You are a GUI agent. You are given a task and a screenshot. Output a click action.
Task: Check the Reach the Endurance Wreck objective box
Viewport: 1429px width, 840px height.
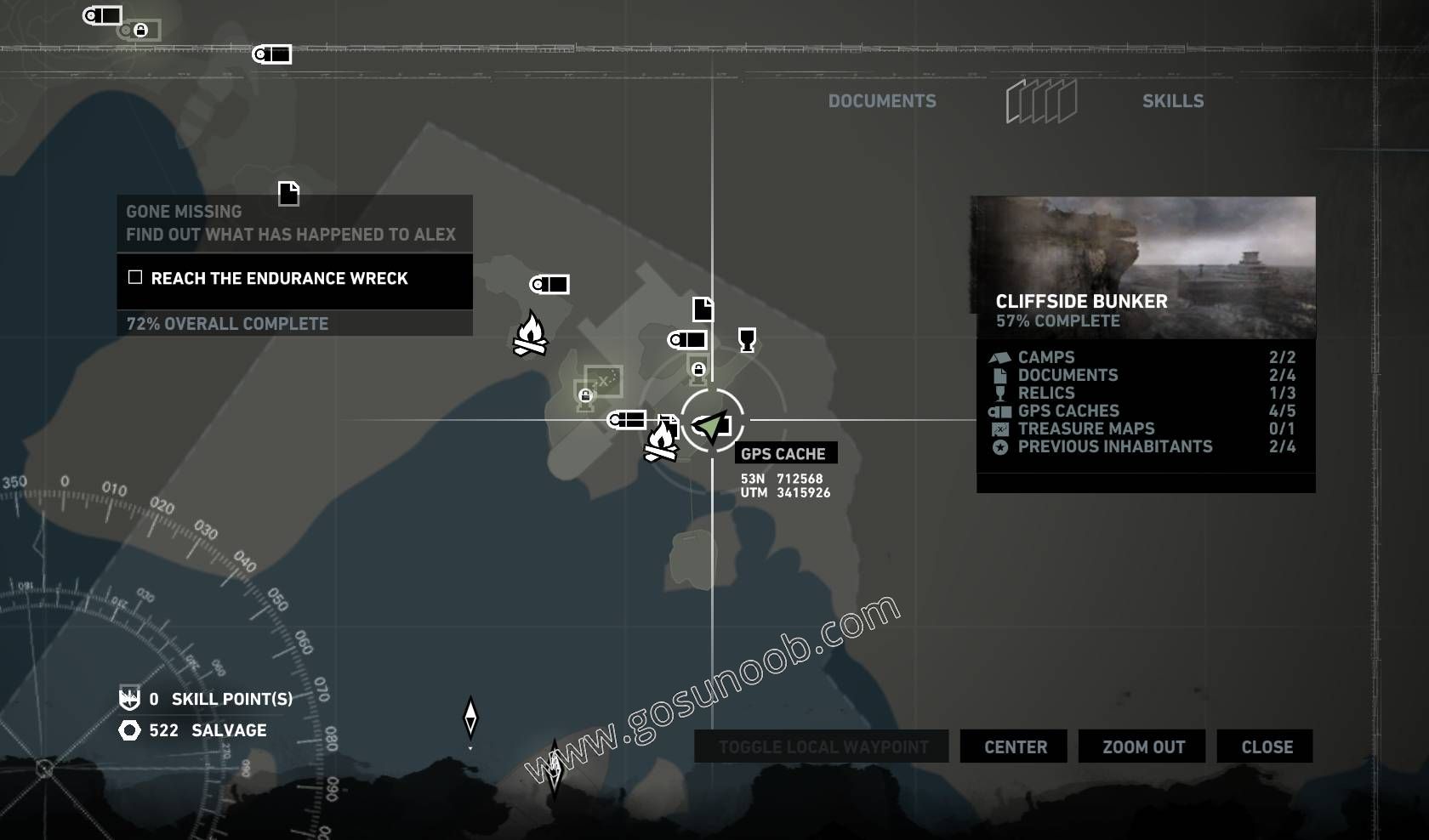(134, 276)
